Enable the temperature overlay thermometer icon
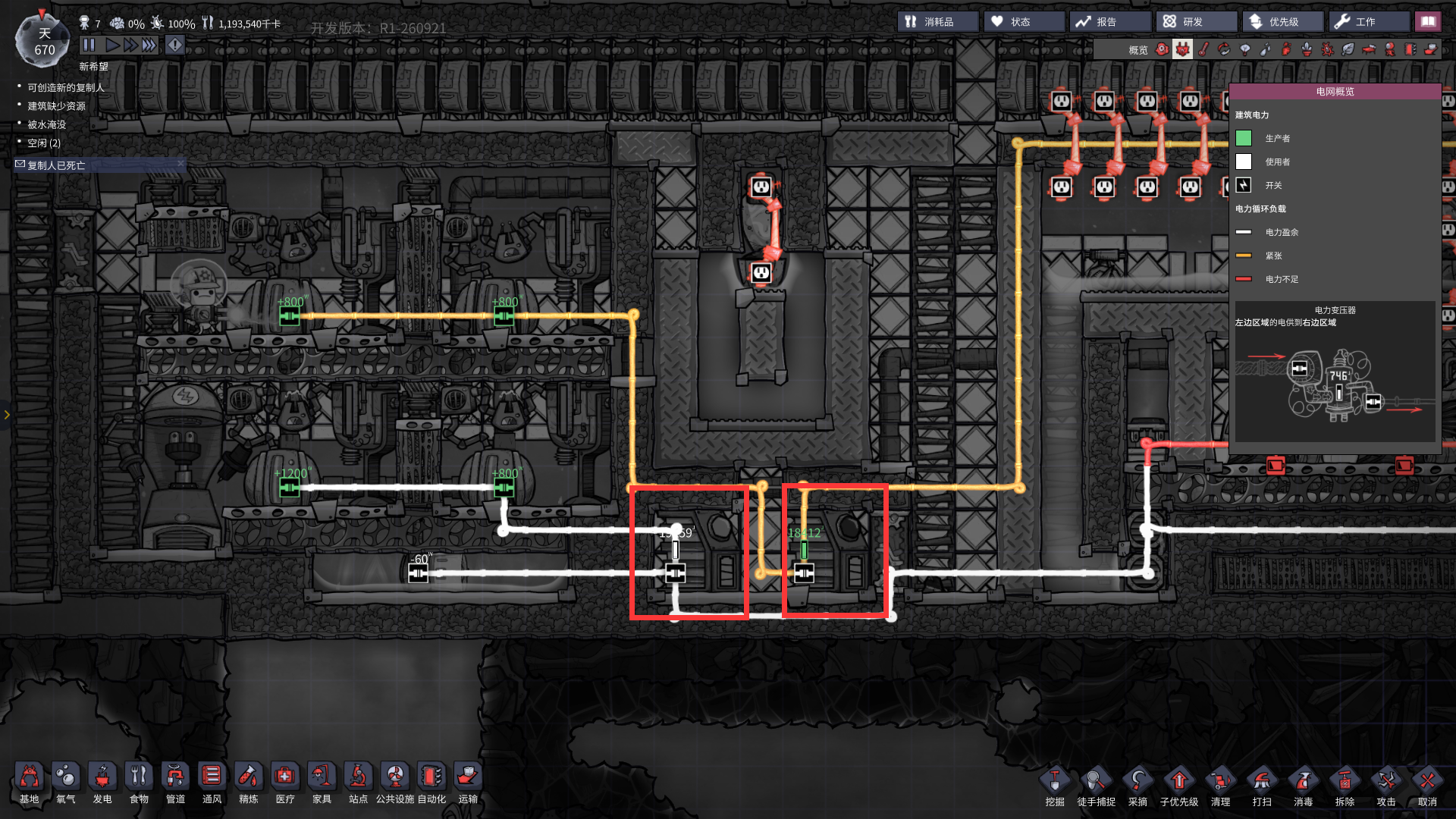This screenshot has height=819, width=1456. click(1203, 49)
